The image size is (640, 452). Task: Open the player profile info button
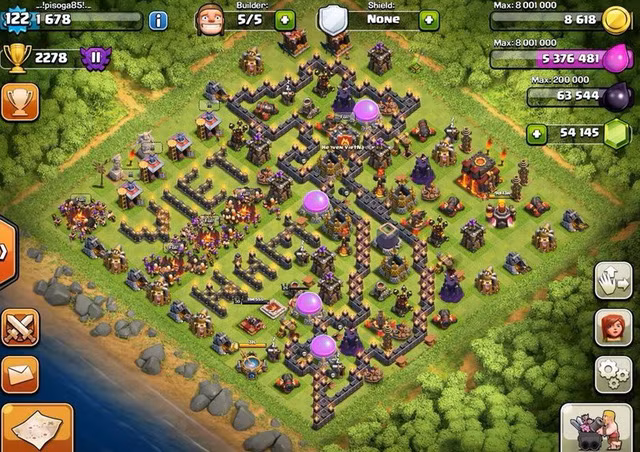click(158, 19)
